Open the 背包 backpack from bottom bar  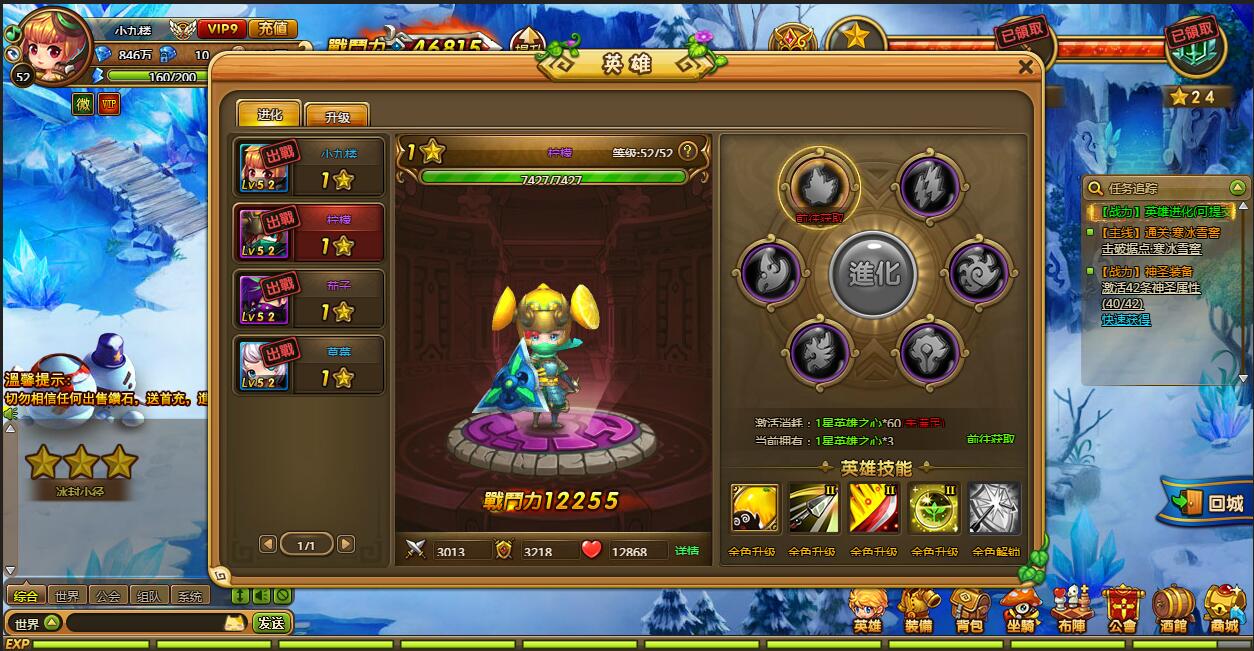coord(969,609)
